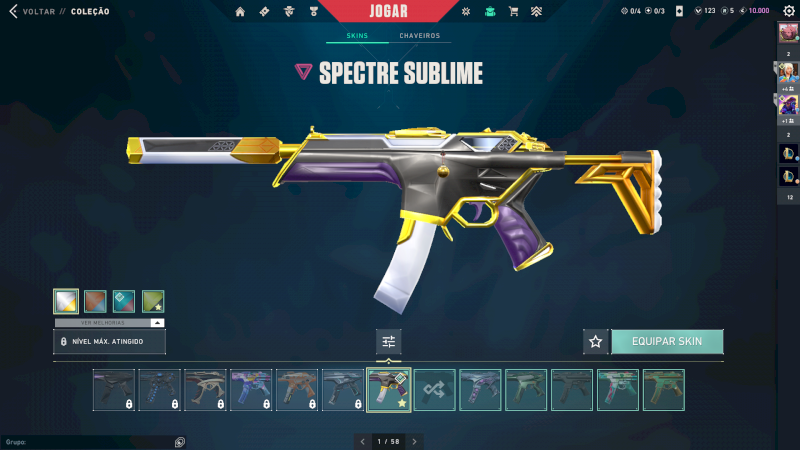Equip the skin with Equipar Skin
800x450 pixels.
667,341
